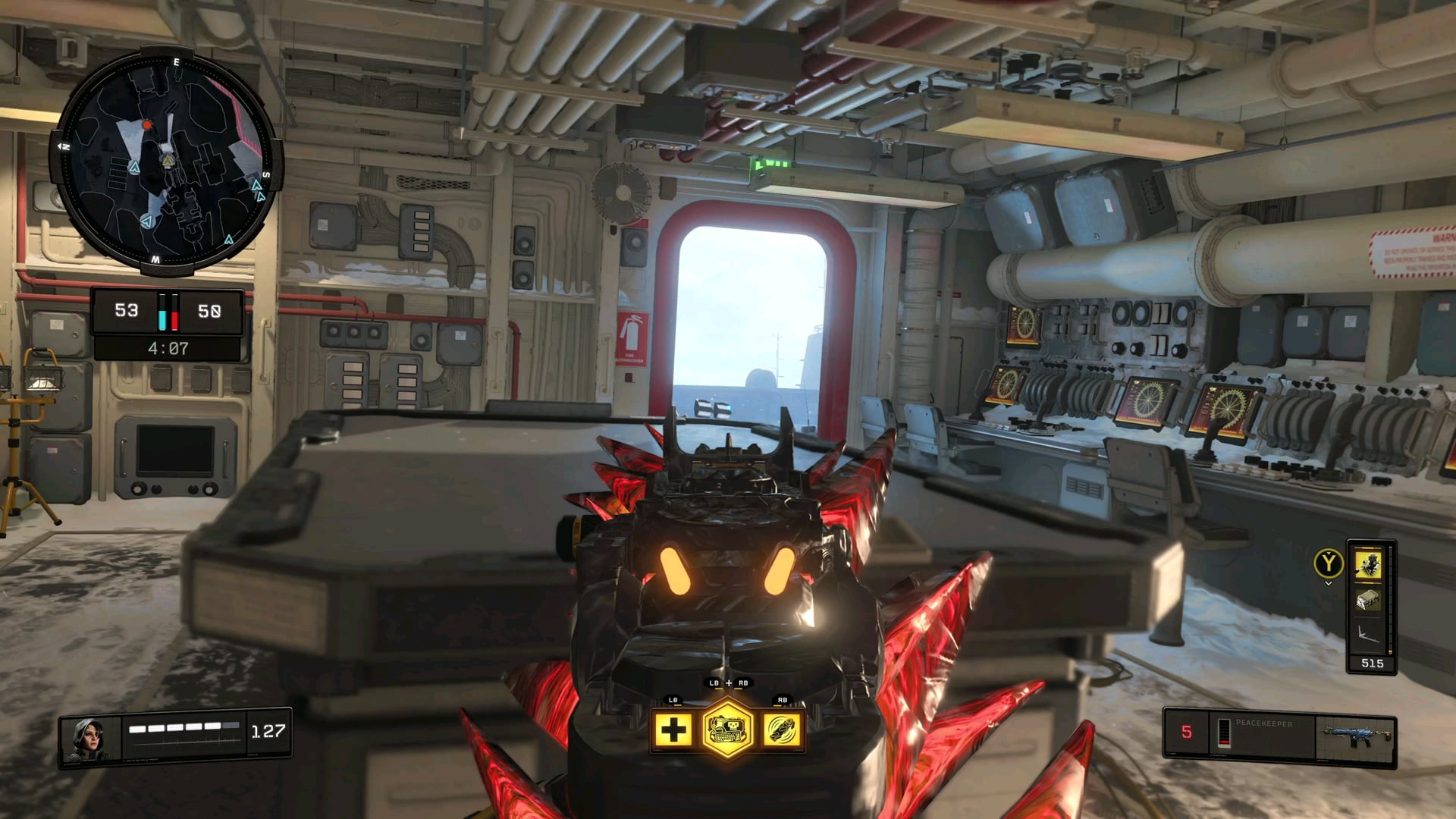
Task: Select the highlighted top scorestreak icon
Action: (x=1368, y=564)
